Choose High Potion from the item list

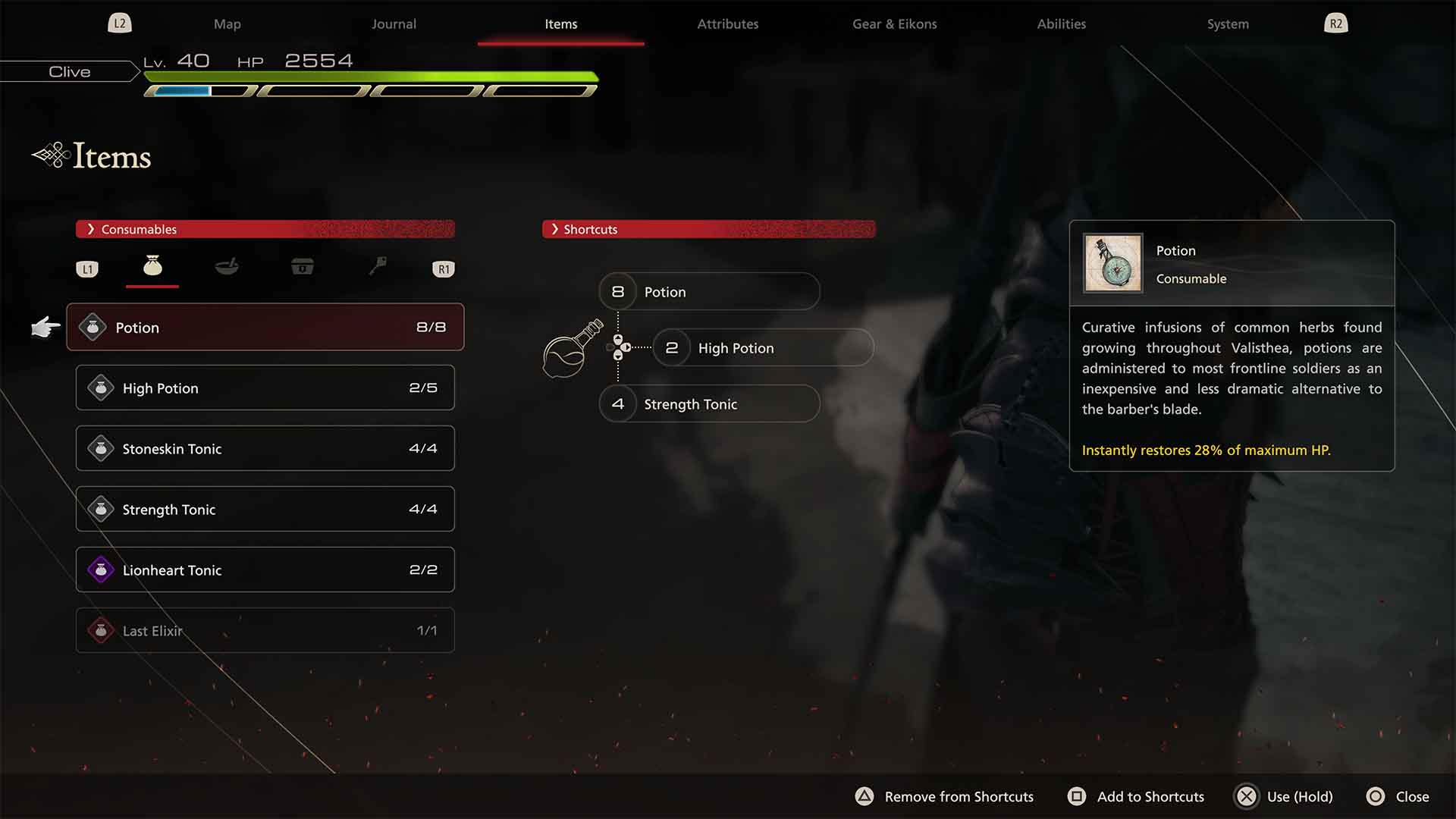pyautogui.click(x=265, y=388)
